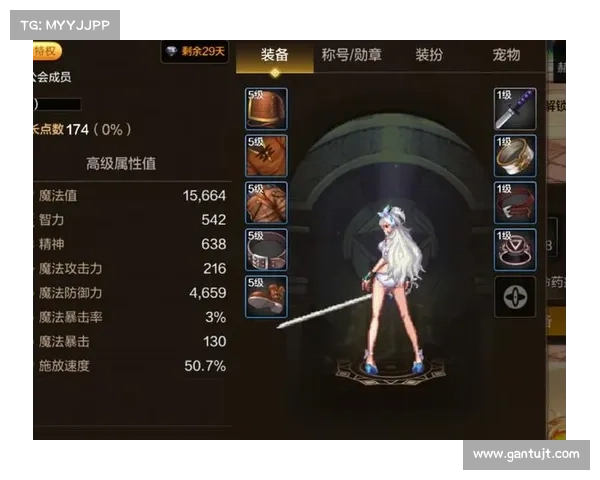Switch to the 装扮 costume tab
The image size is (600, 480).
pos(429,55)
